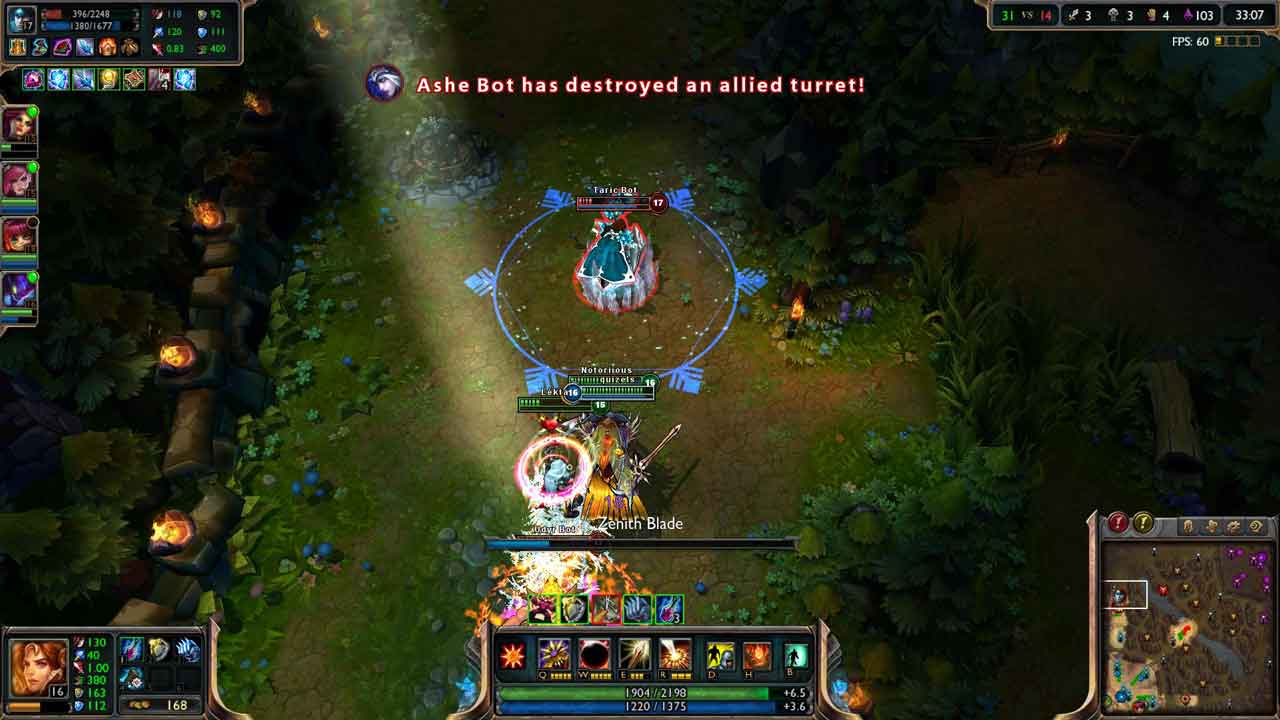This screenshot has width=1280, height=720.
Task: Select the Sunlight passive icon
Action: (513, 657)
